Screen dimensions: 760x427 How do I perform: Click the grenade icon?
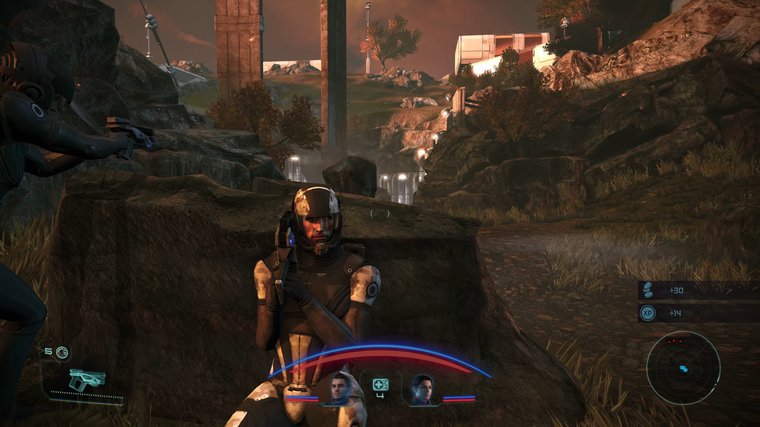tap(62, 352)
